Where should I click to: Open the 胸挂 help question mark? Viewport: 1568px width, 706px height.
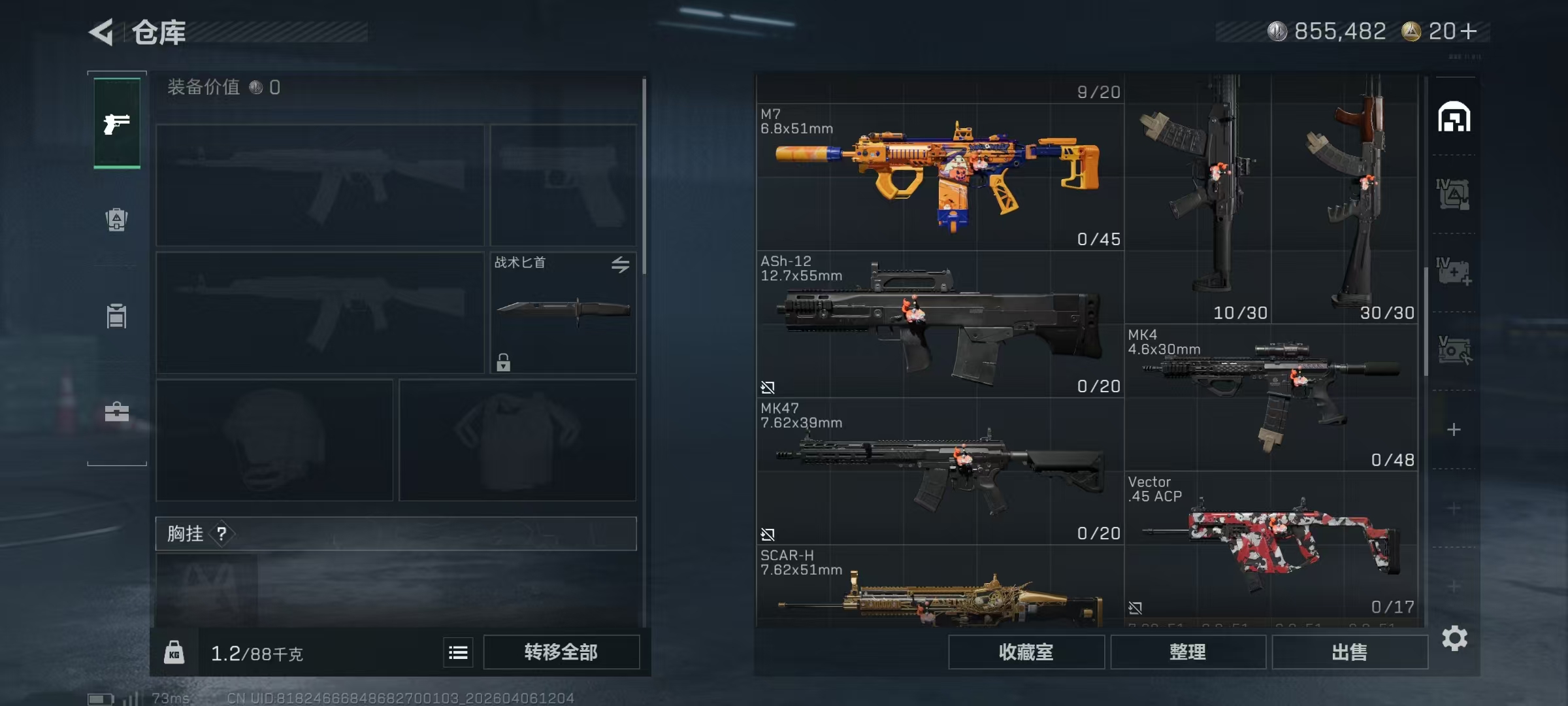(x=222, y=534)
